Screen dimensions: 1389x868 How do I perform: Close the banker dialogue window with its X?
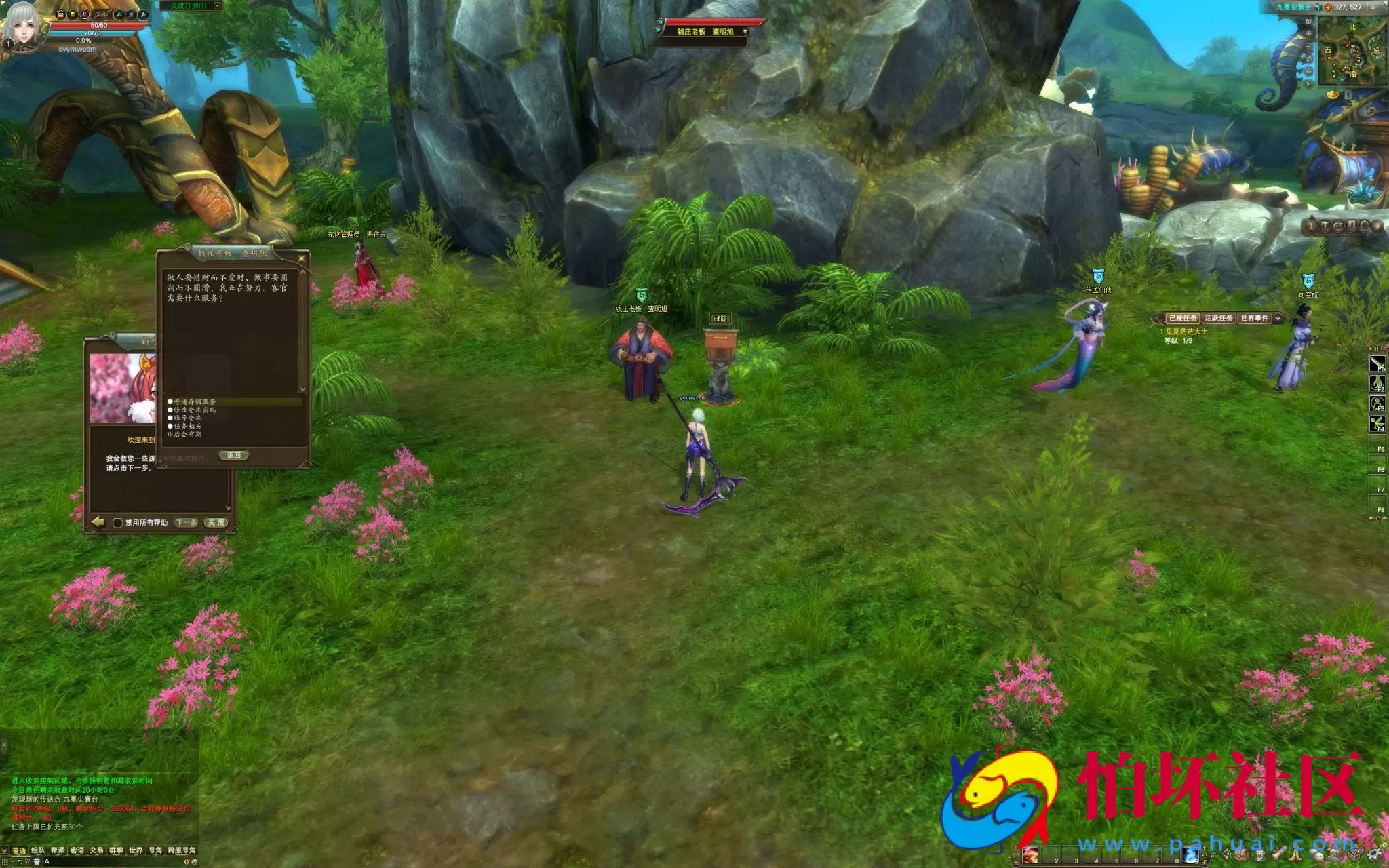[302, 258]
